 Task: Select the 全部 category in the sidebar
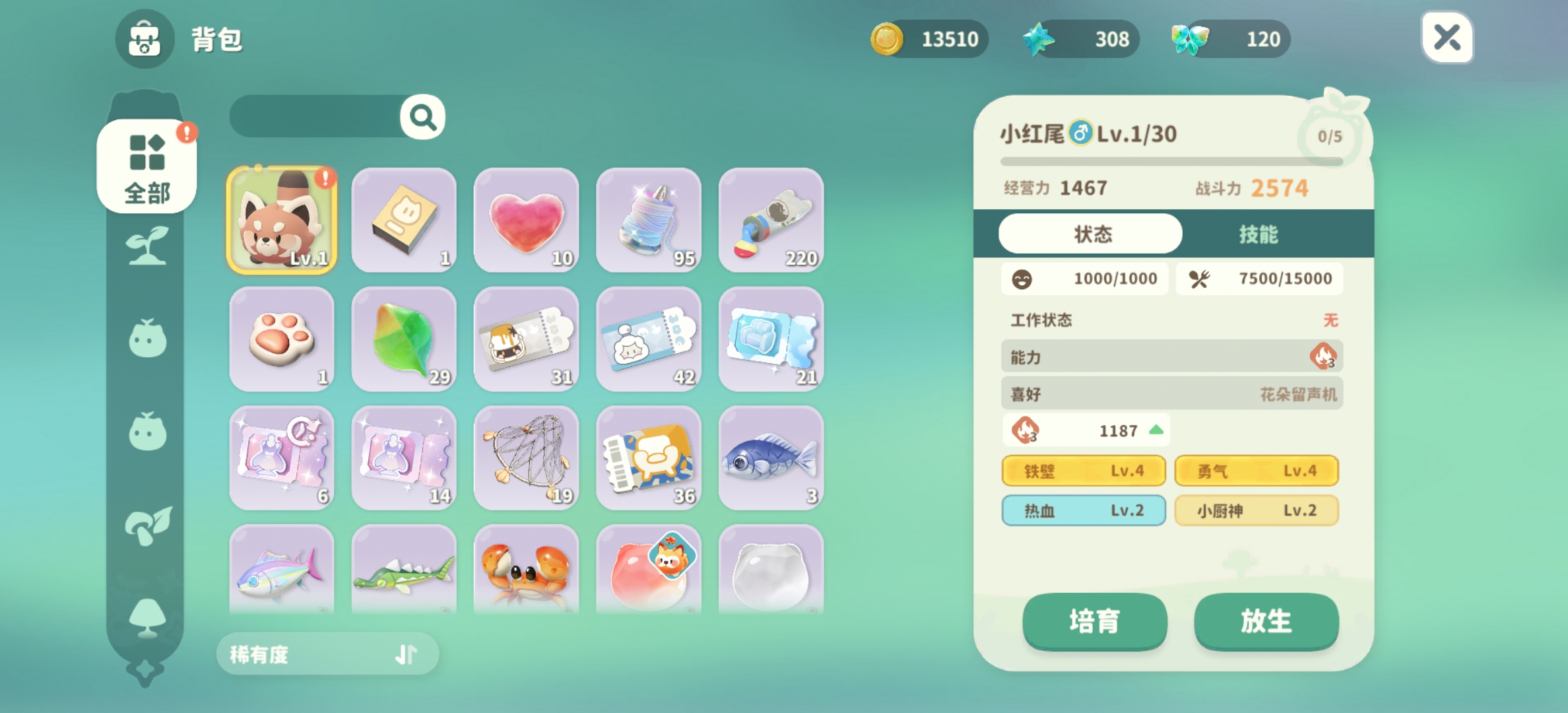pyautogui.click(x=148, y=168)
